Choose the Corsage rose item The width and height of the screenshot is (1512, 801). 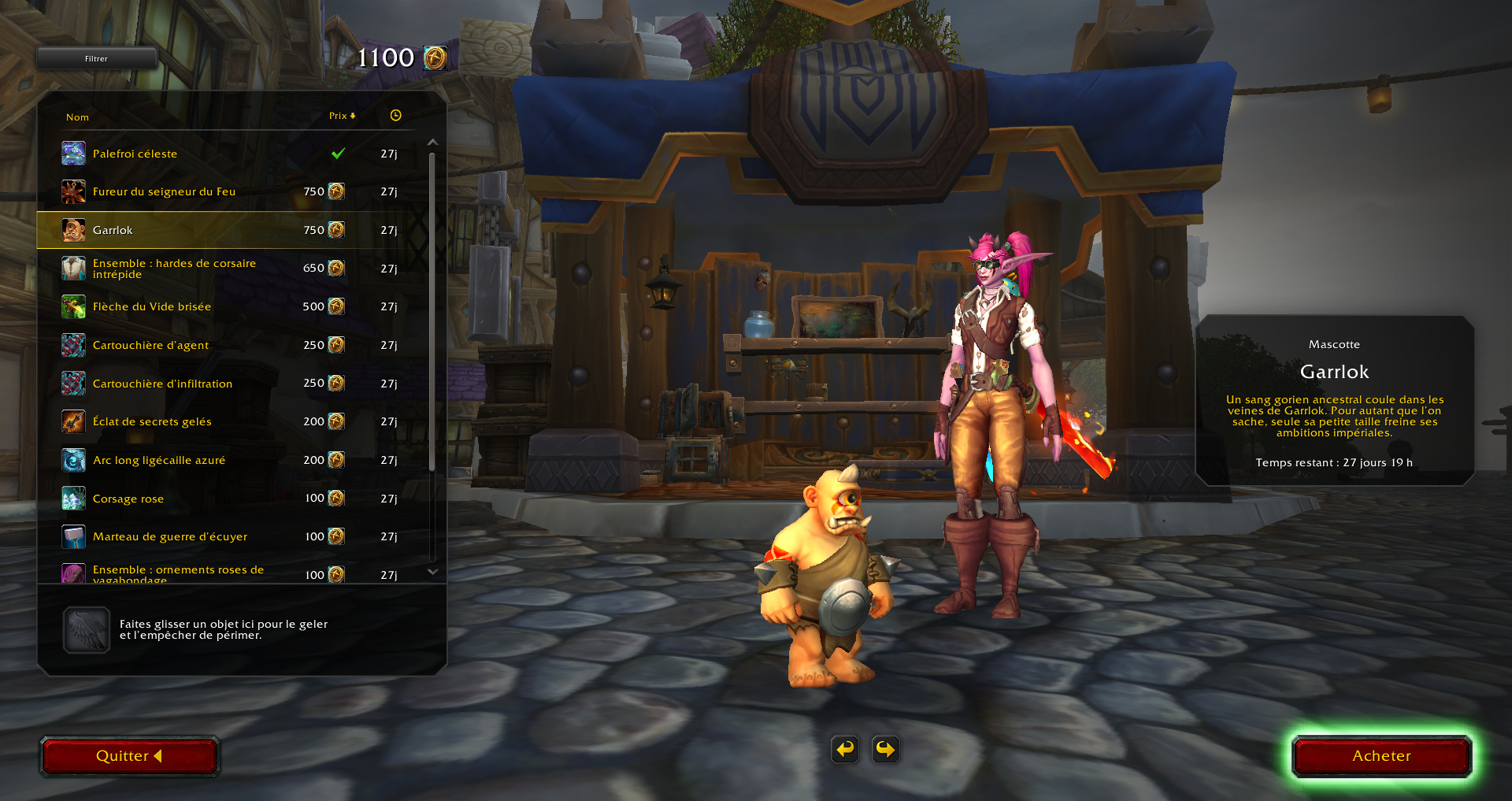coord(128,499)
